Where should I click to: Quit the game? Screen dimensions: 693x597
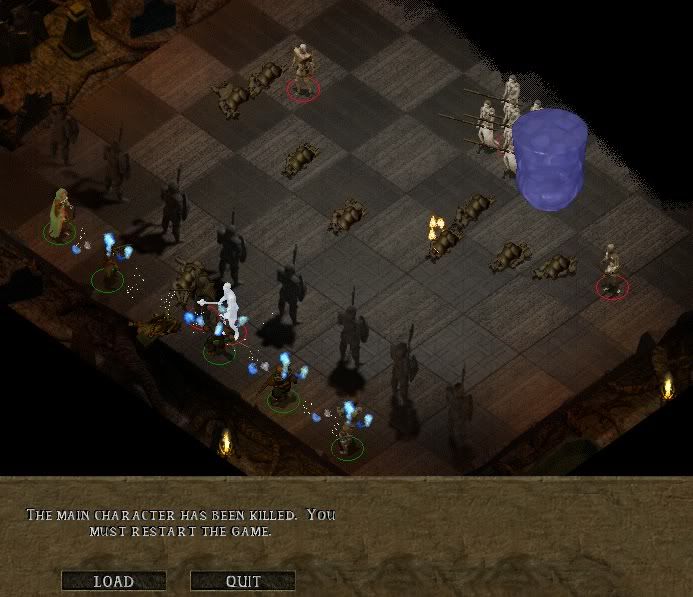[243, 581]
